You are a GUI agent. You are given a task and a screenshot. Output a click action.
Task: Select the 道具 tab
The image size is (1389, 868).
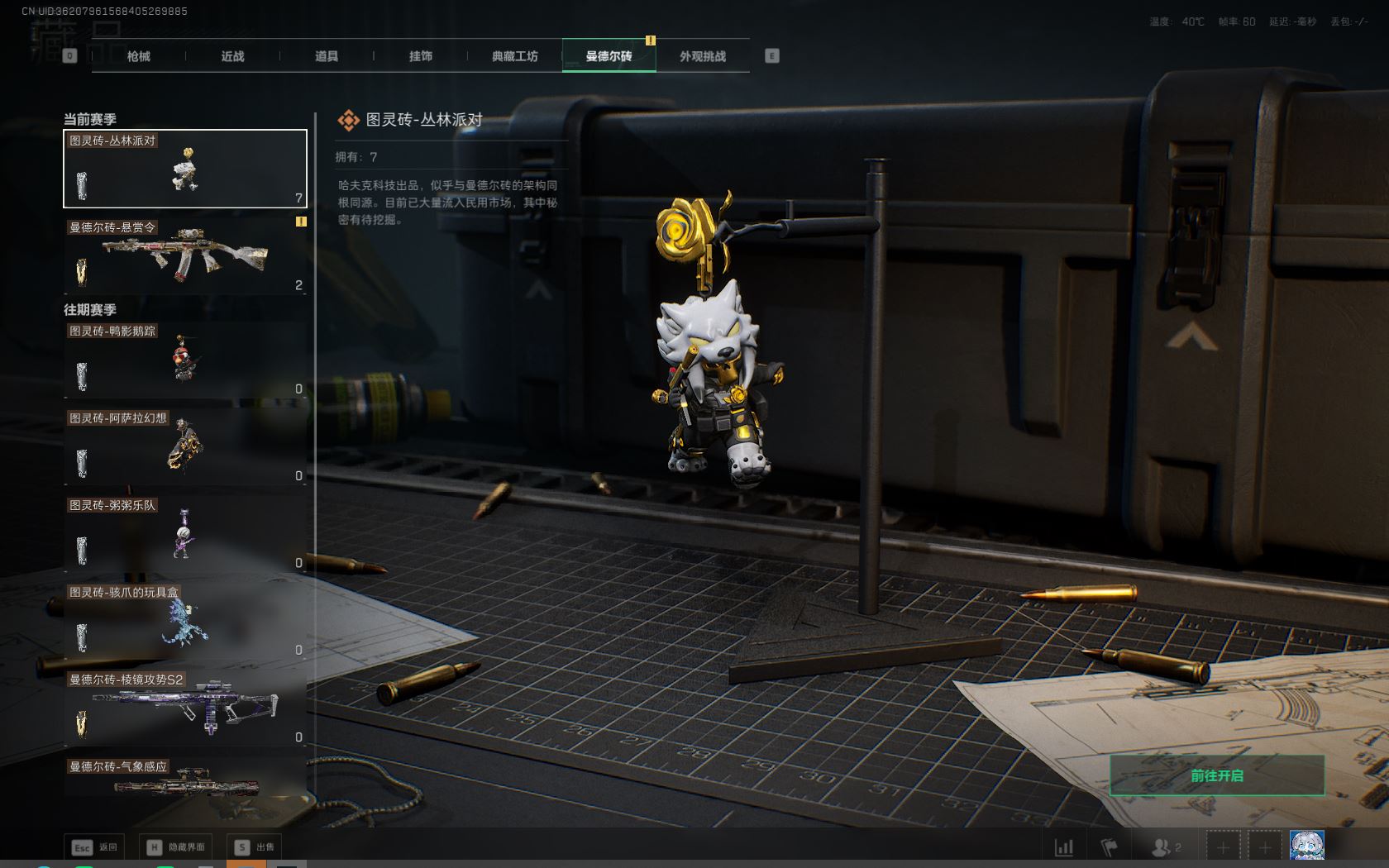[x=327, y=56]
